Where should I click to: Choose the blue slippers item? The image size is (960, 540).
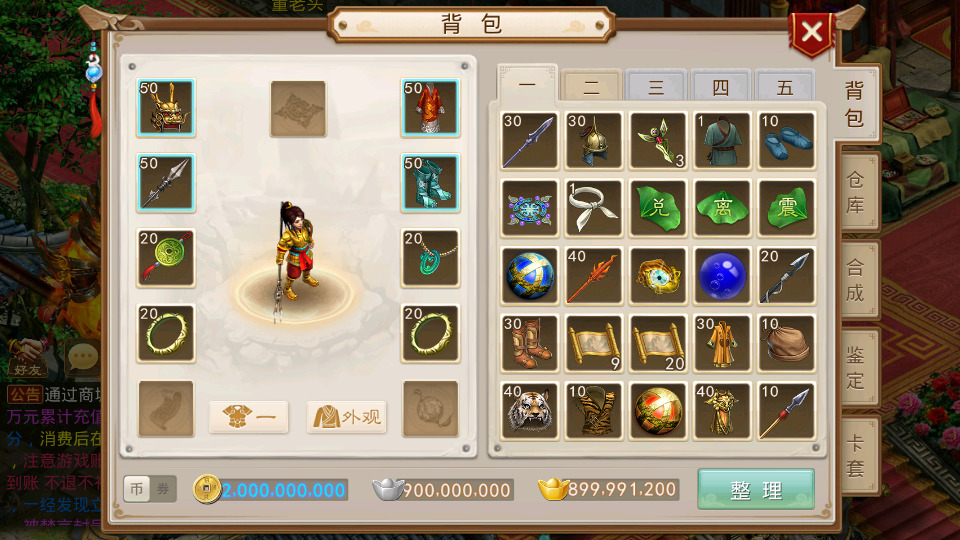[x=786, y=140]
